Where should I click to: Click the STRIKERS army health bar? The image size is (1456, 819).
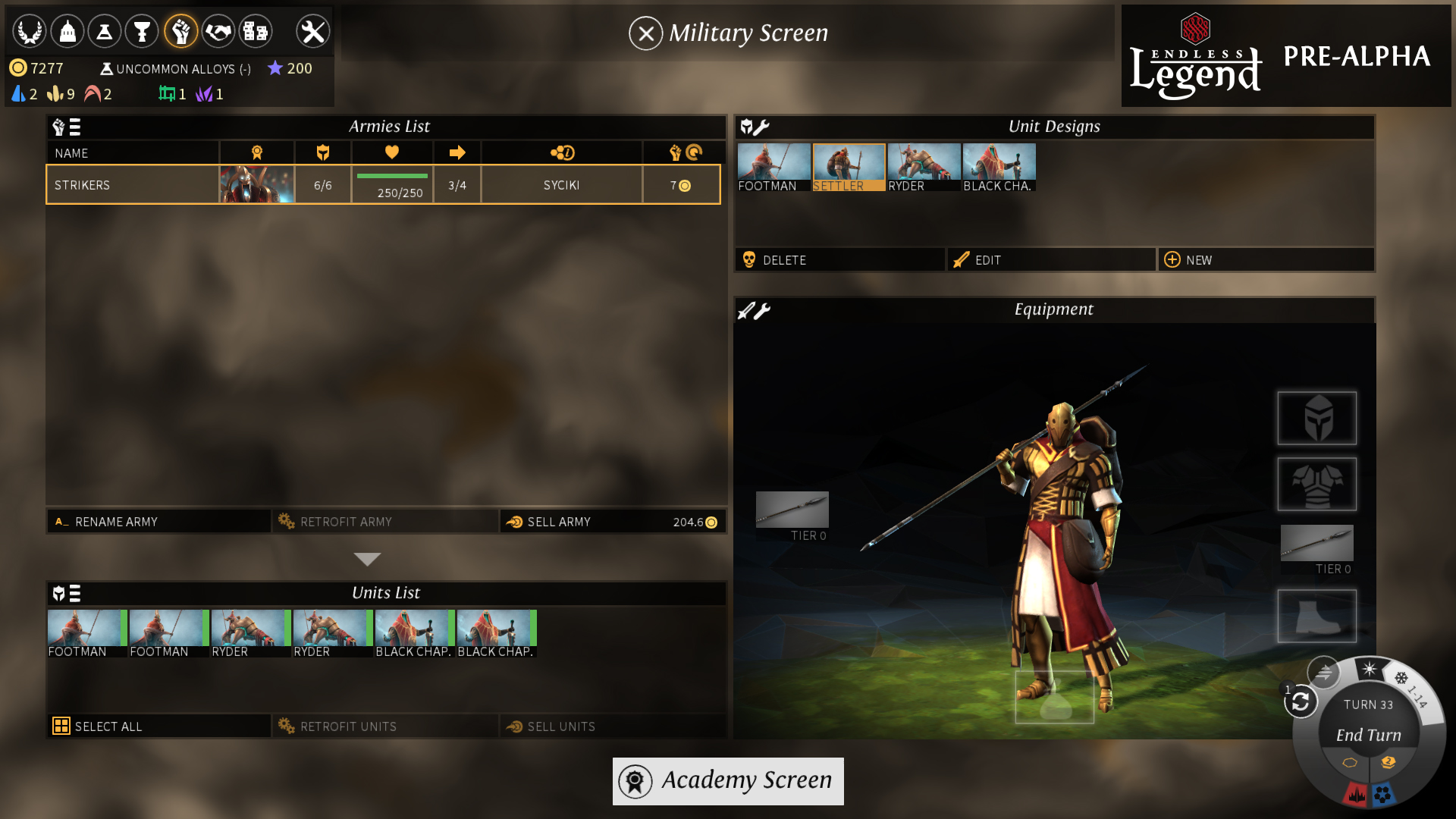pos(391,184)
